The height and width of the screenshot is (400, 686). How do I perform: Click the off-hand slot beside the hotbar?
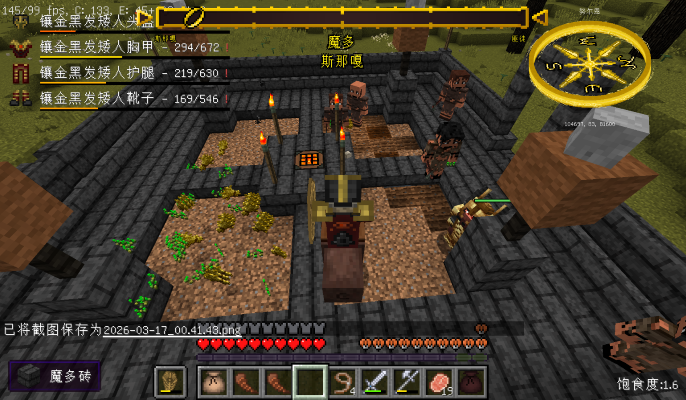pyautogui.click(x=171, y=381)
